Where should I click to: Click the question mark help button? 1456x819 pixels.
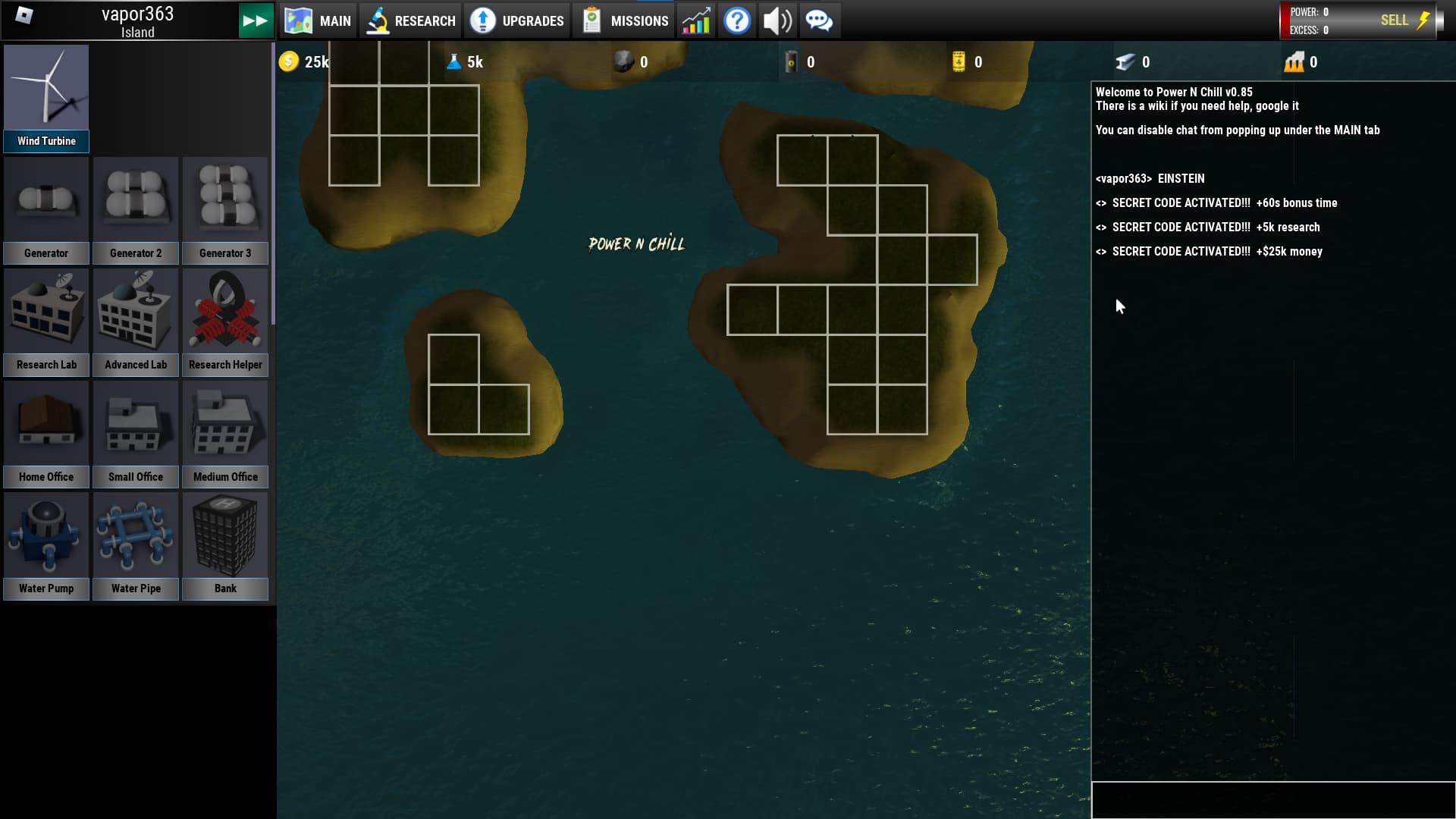click(x=736, y=20)
